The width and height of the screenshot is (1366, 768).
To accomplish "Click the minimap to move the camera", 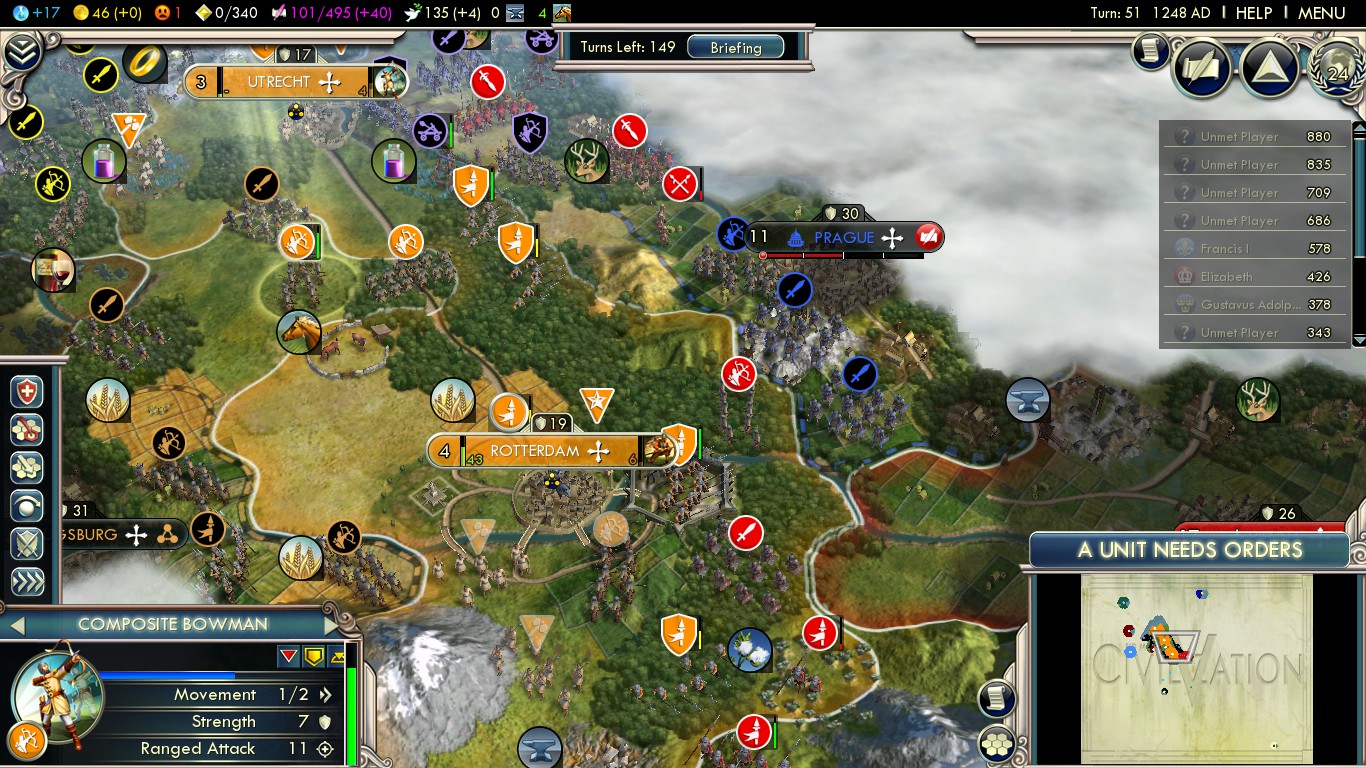I will click(1196, 668).
